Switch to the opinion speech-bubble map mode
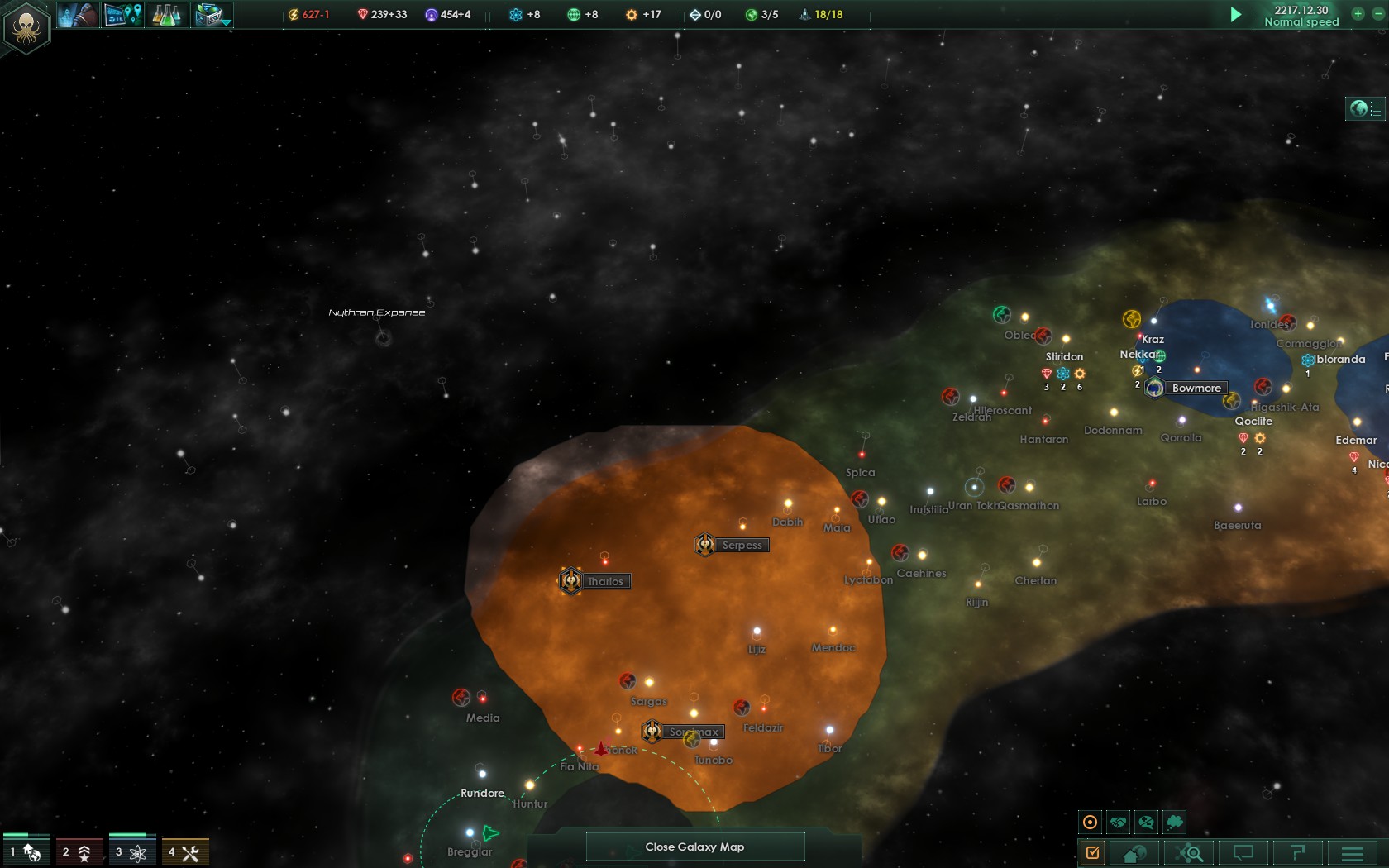Screen dimensions: 1389x868 tap(1146, 823)
